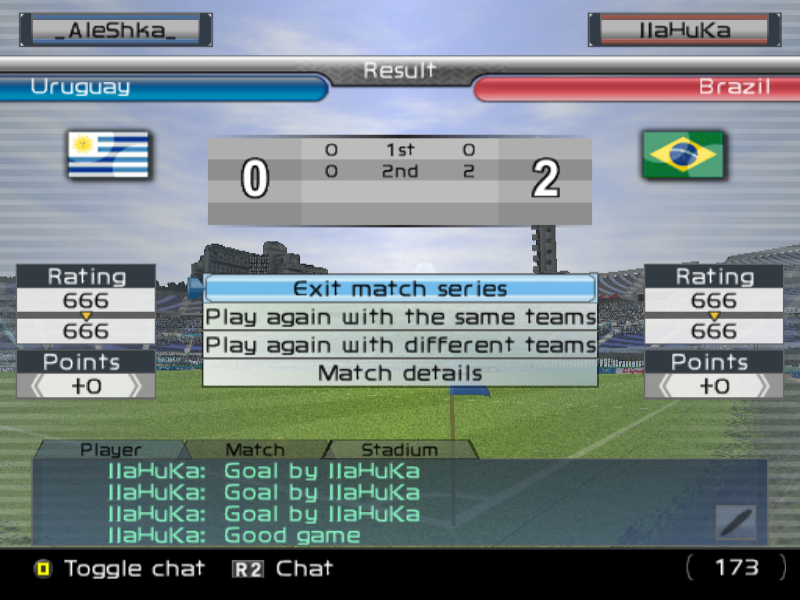Open Match details
The image size is (800, 600).
pos(400,373)
